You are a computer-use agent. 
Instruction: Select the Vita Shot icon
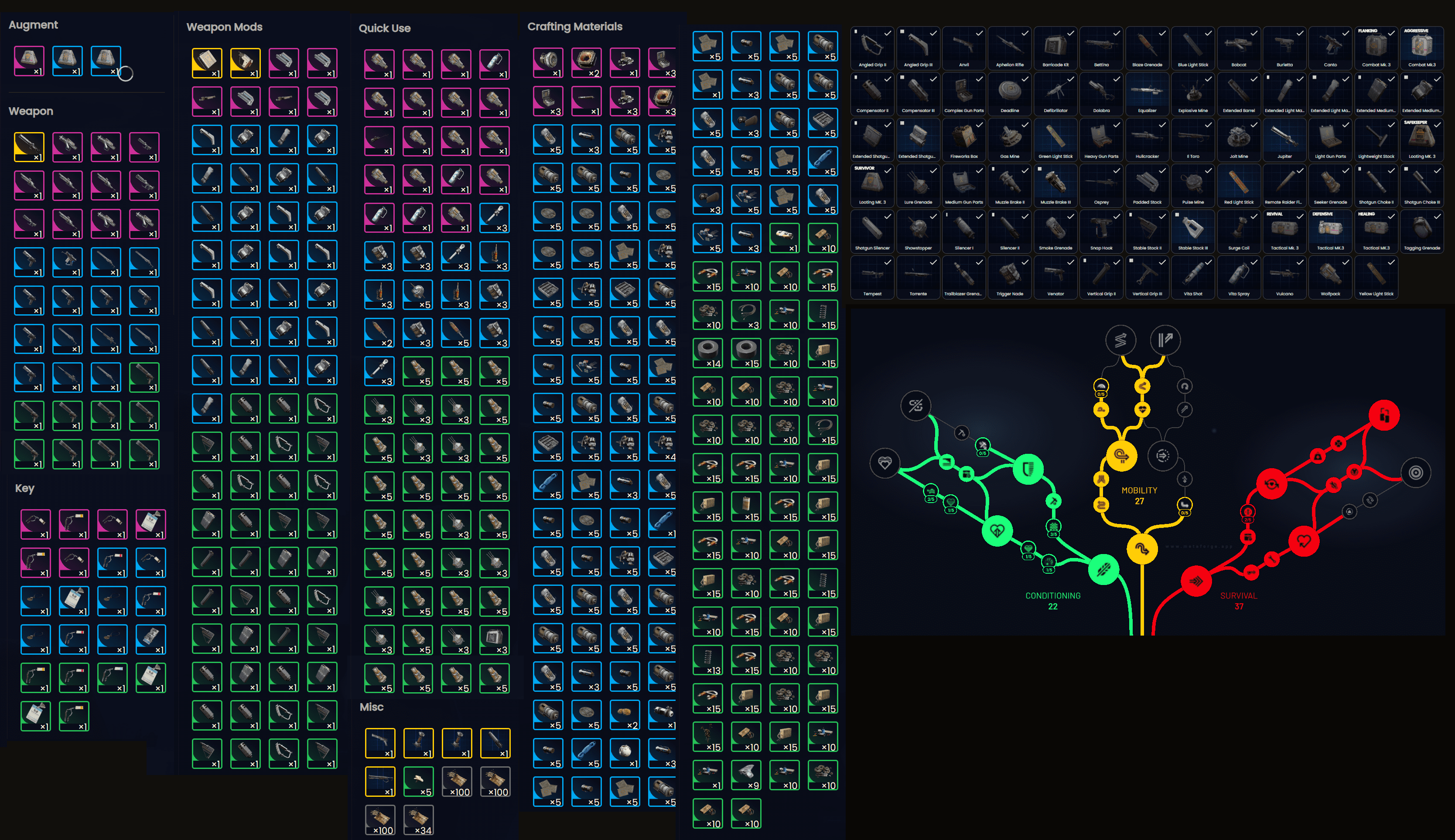[1193, 275]
